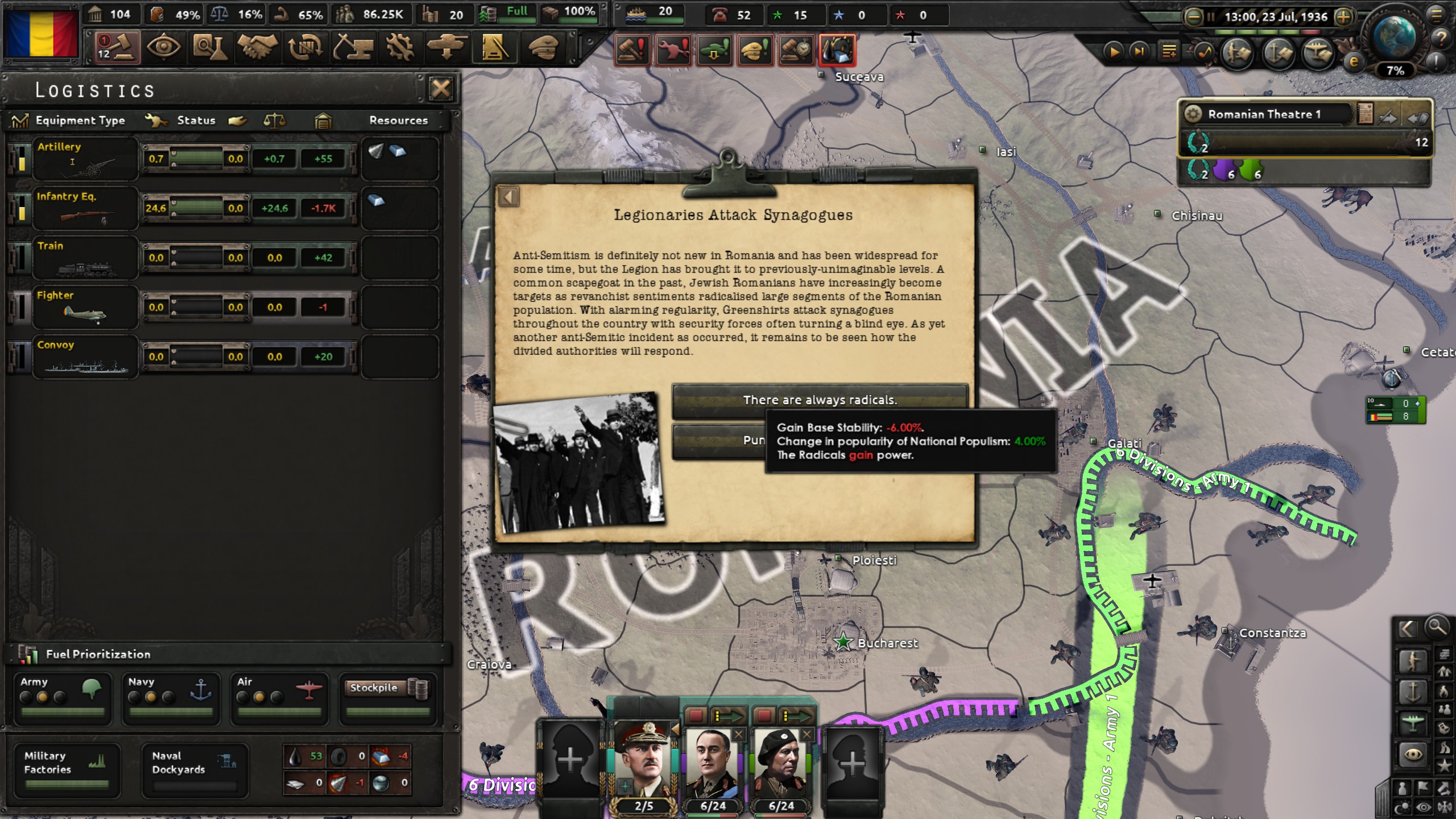Open the Production gear icon
1456x819 pixels.
coord(400,48)
